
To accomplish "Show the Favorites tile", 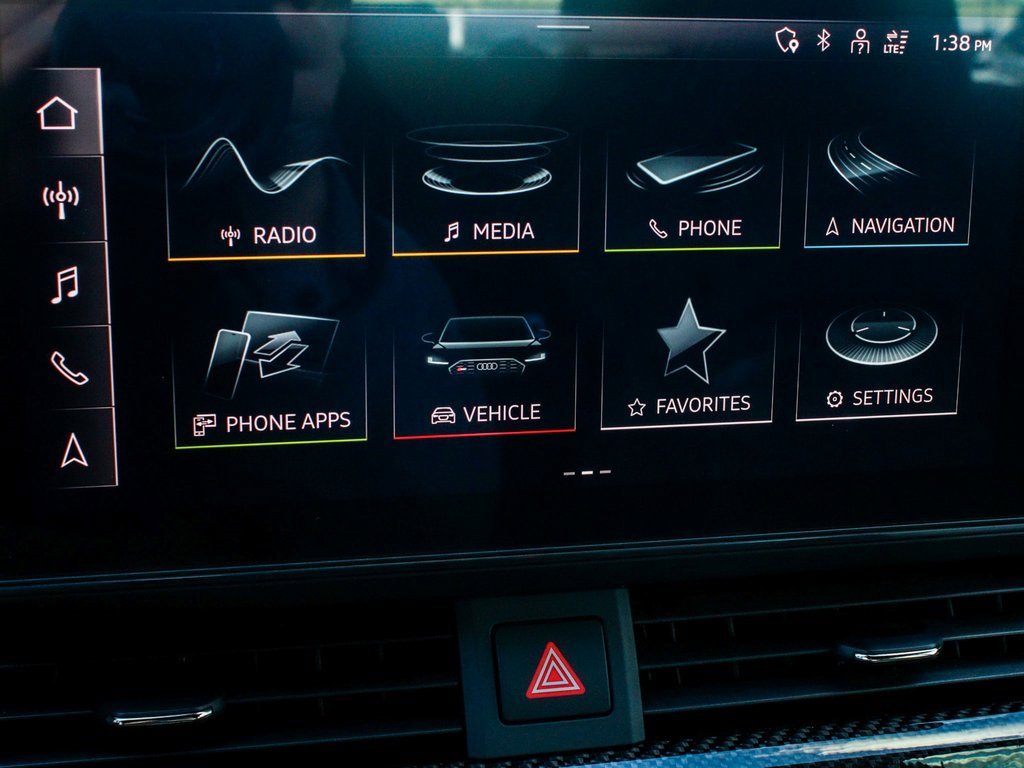I will (x=689, y=367).
